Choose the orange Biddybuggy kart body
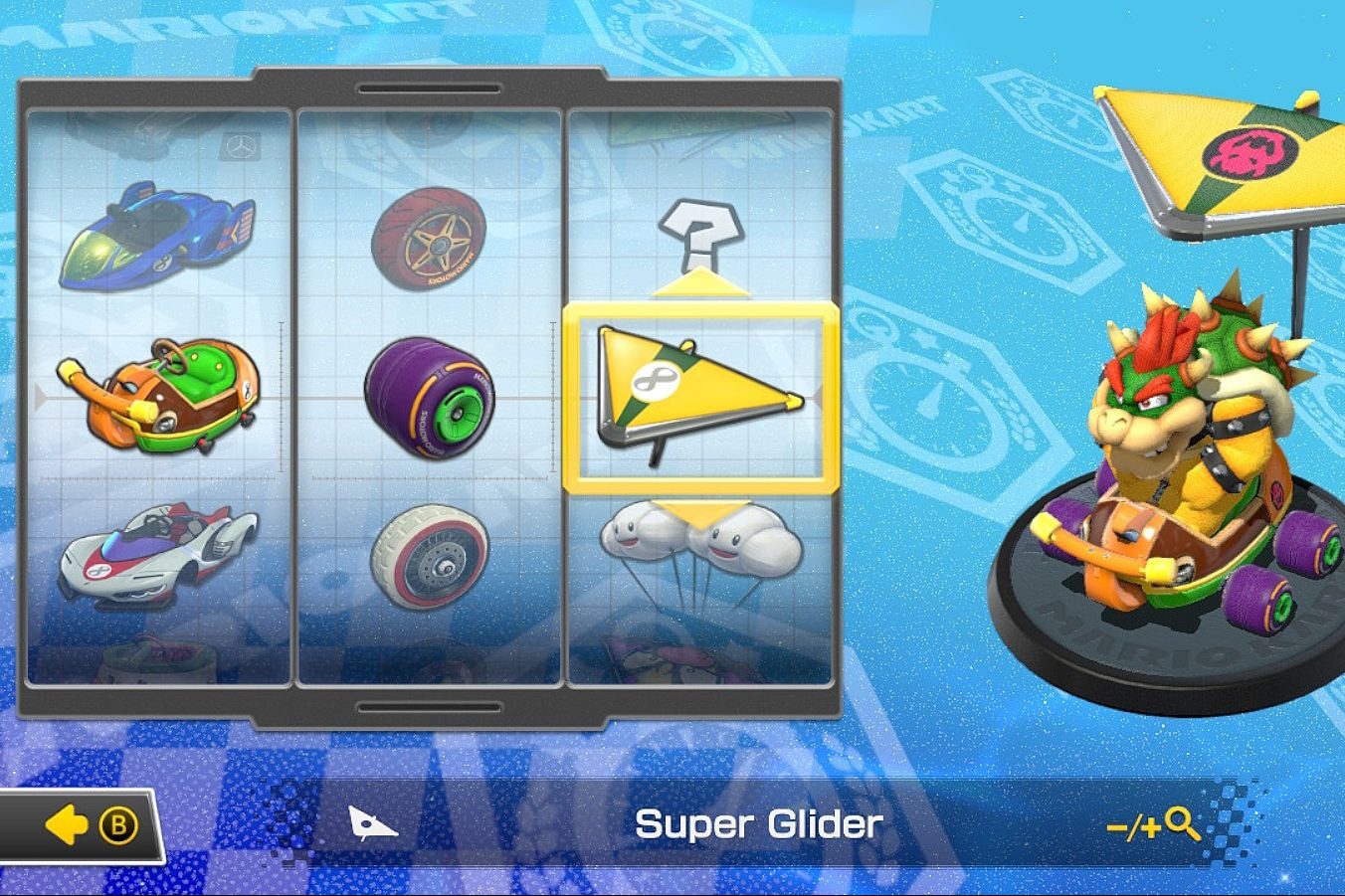 pyautogui.click(x=154, y=398)
